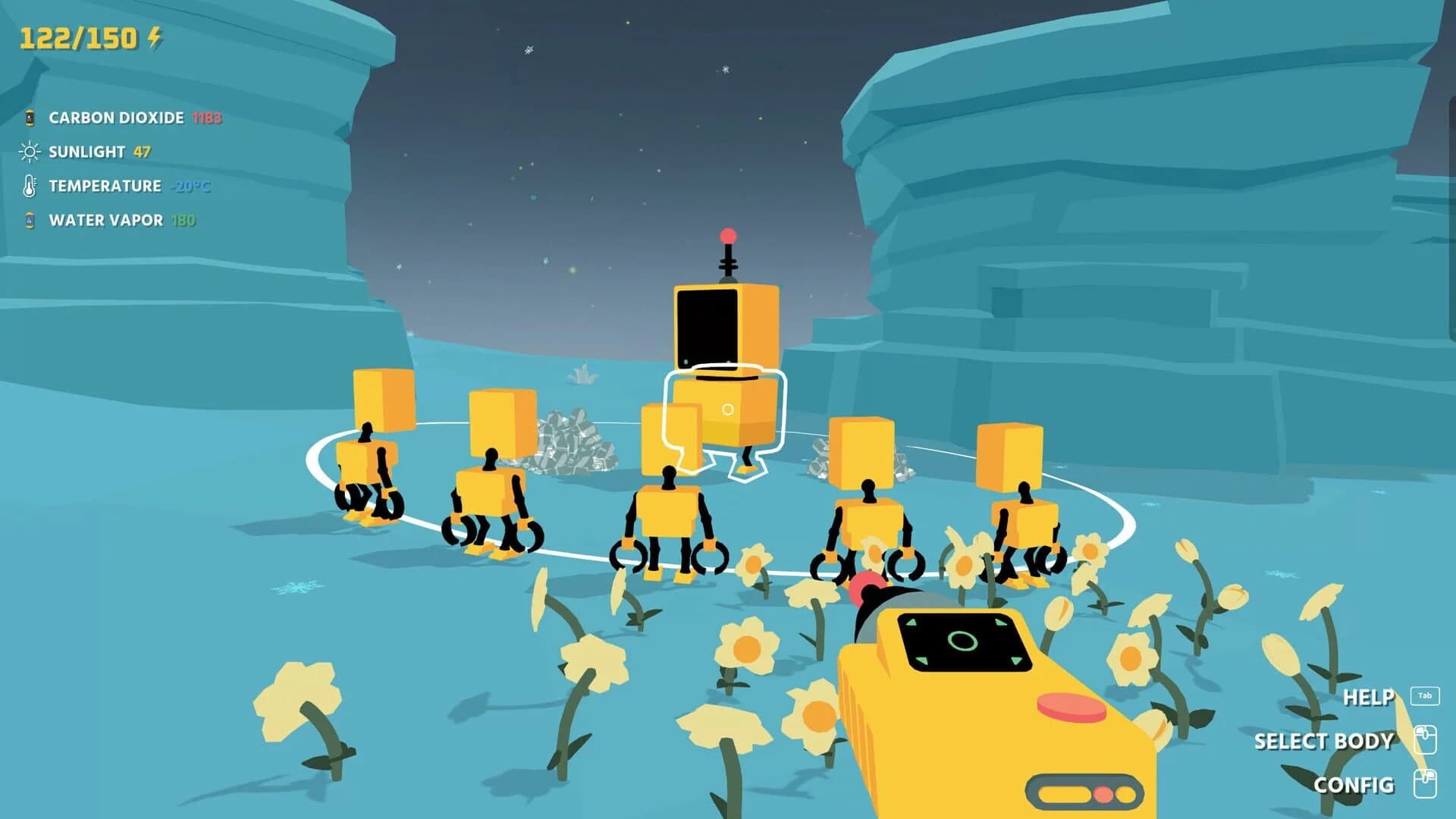Click the Temperature thermometer icon

click(x=29, y=186)
